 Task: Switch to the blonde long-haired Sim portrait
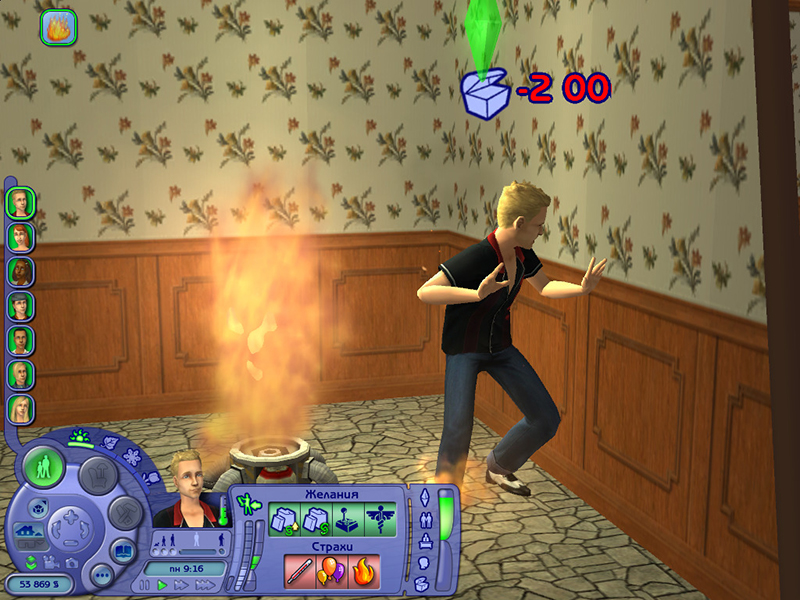20,408
